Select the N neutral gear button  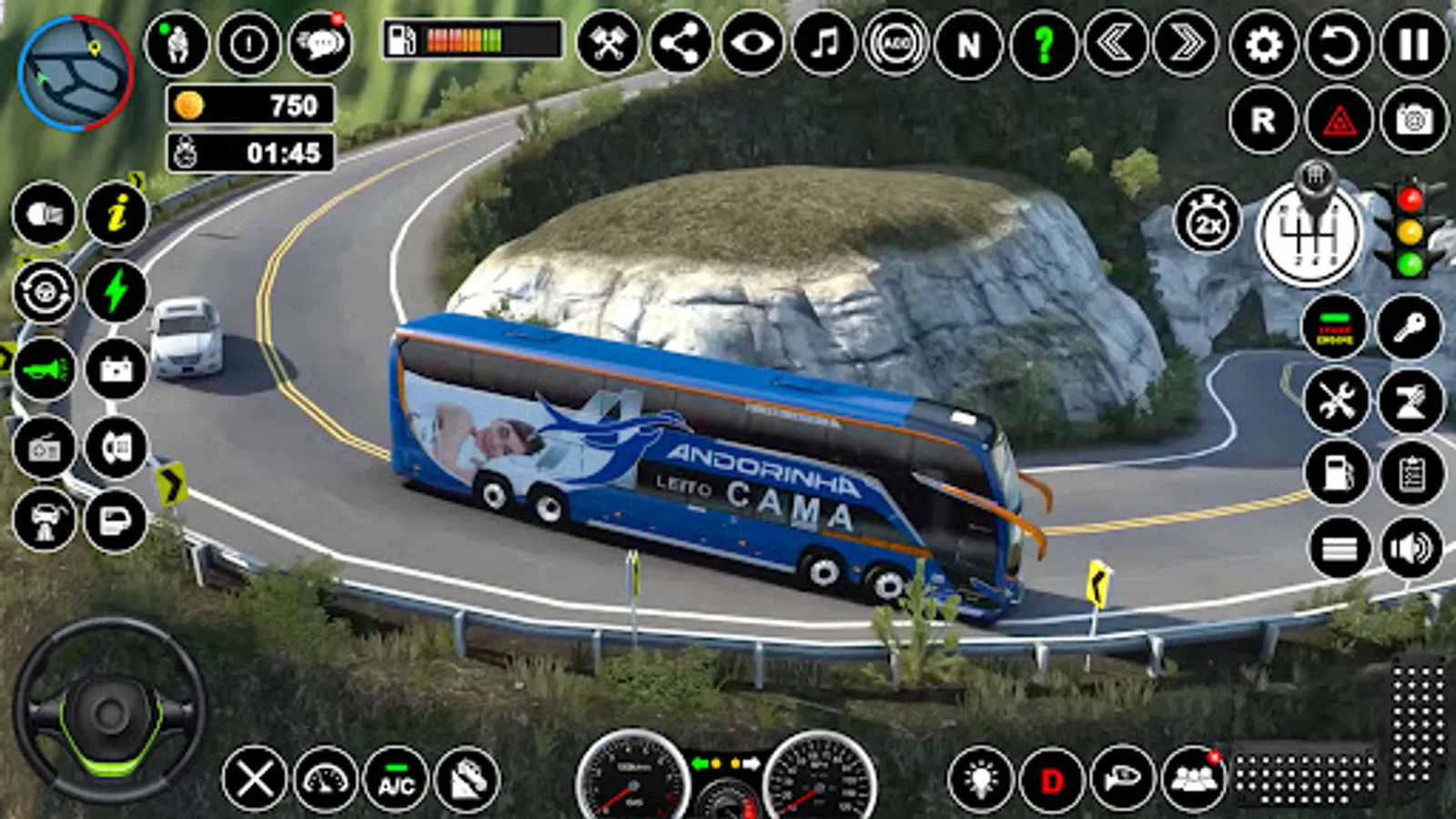pyautogui.click(x=969, y=44)
